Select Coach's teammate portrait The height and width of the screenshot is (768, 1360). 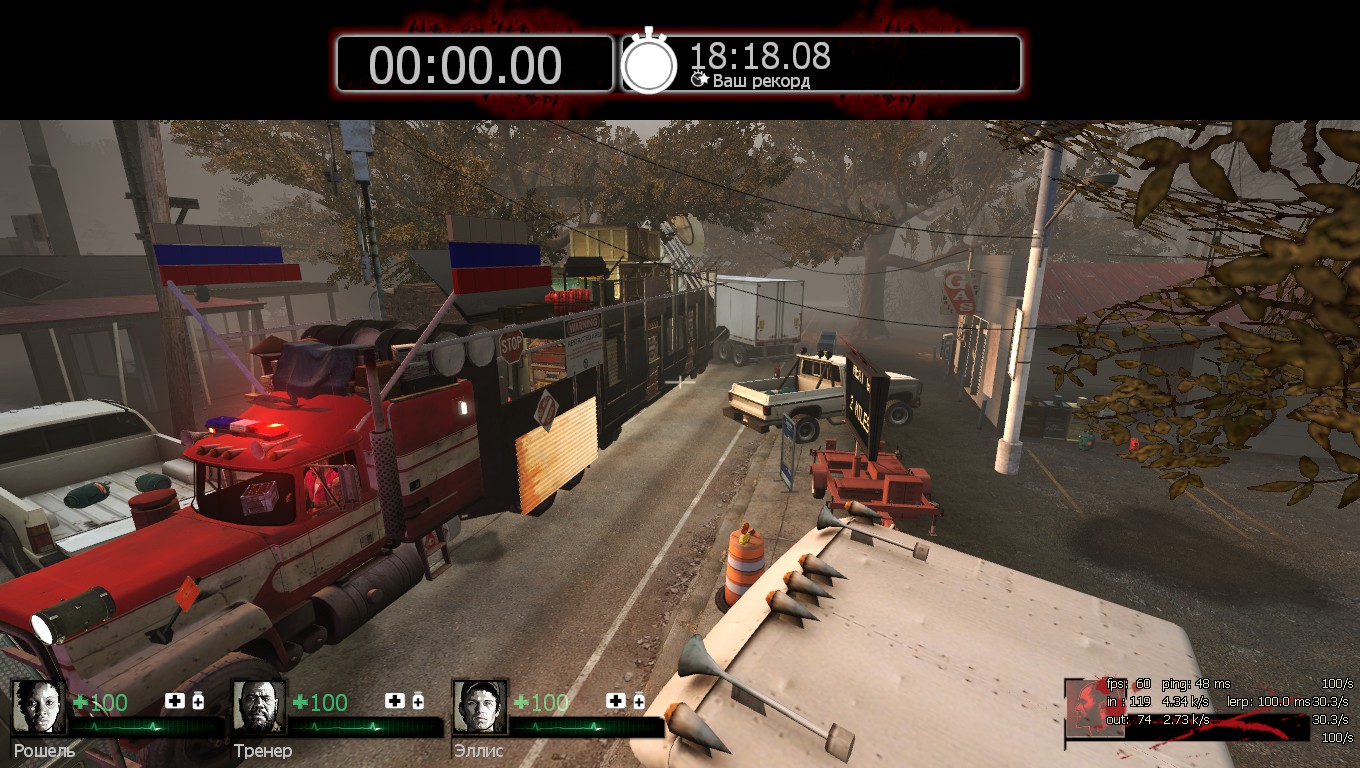(259, 707)
